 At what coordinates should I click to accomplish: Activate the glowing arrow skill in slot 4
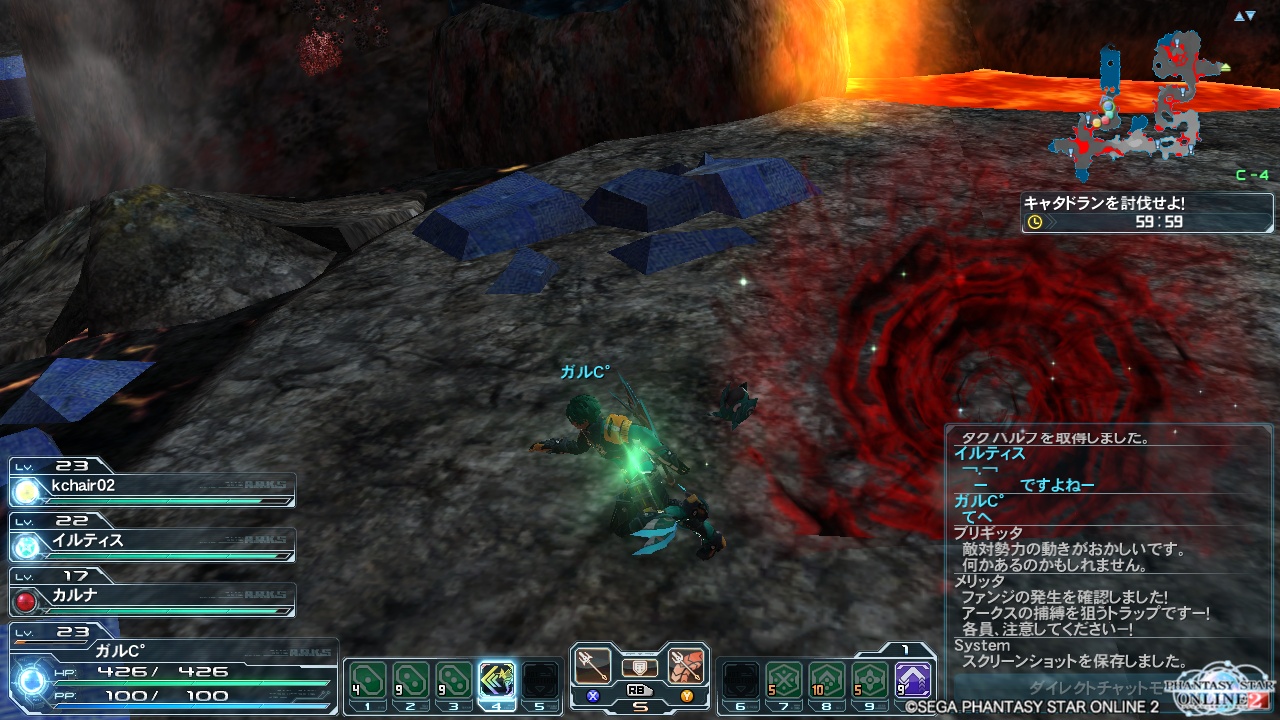click(x=497, y=682)
